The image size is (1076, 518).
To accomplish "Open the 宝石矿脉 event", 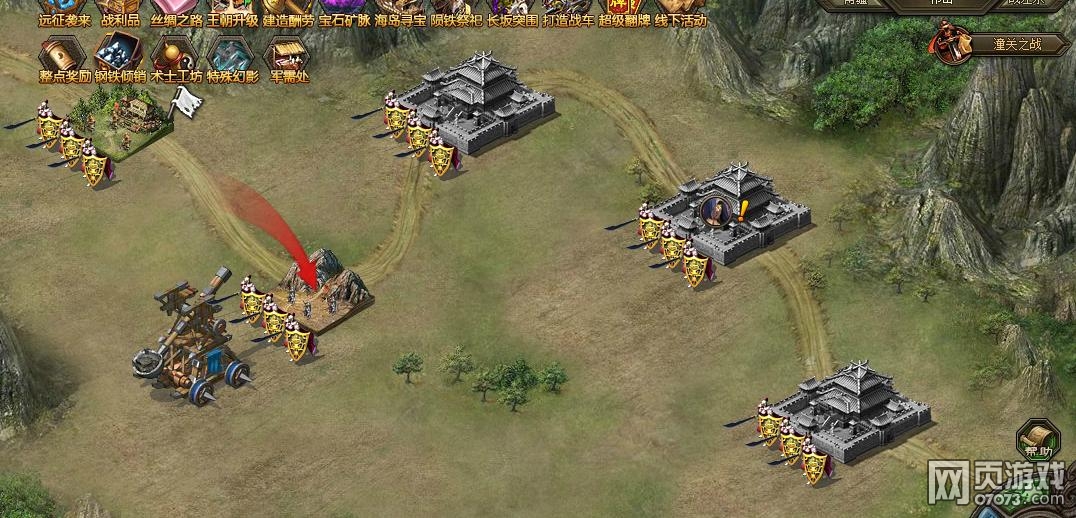I will click(x=344, y=10).
